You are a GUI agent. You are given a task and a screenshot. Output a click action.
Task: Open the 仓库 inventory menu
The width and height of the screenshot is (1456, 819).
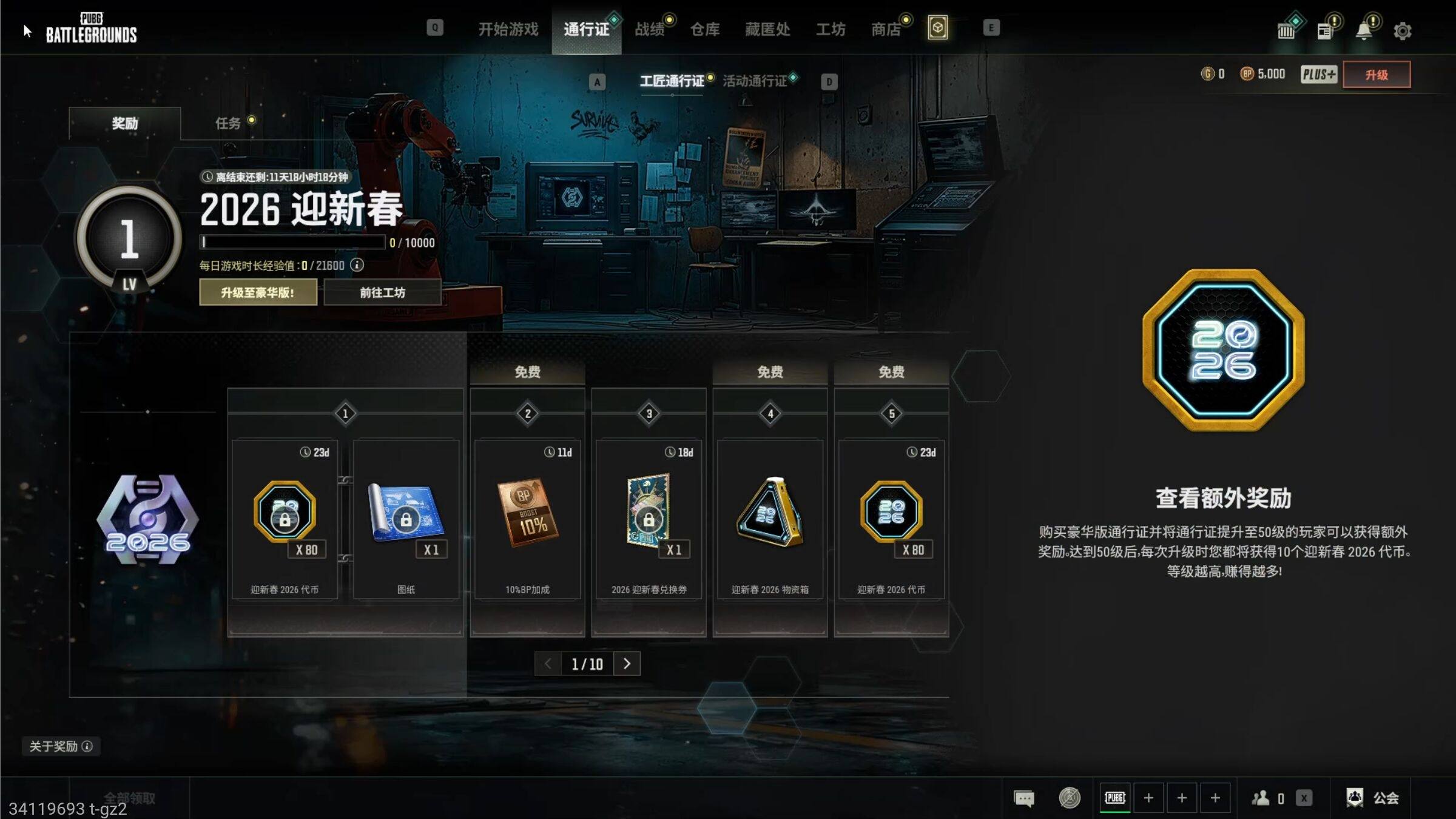704,29
